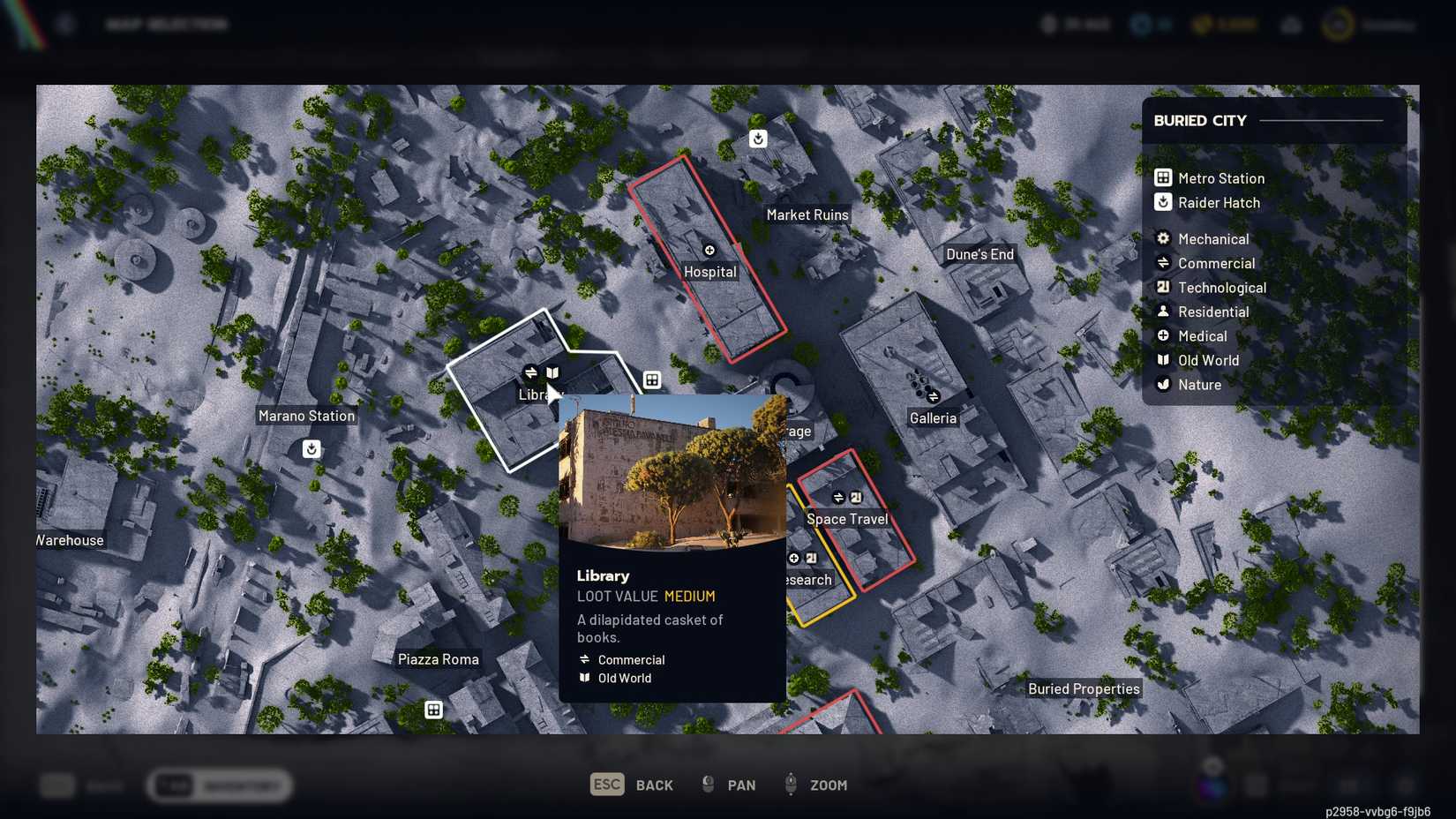This screenshot has width=1456, height=819.
Task: Click the Medical cross icon in the legend
Action: 1163,335
